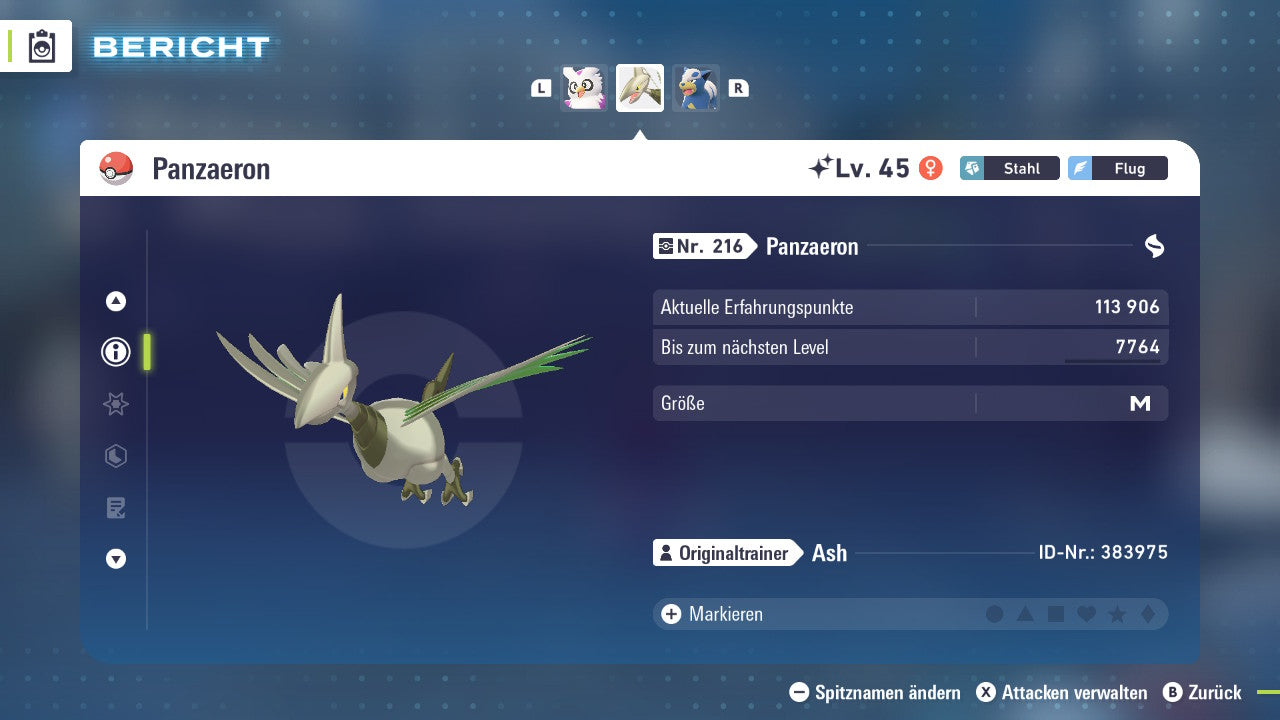Switch to the previous Pokémon with the L button
The height and width of the screenshot is (720, 1280).
540,87
